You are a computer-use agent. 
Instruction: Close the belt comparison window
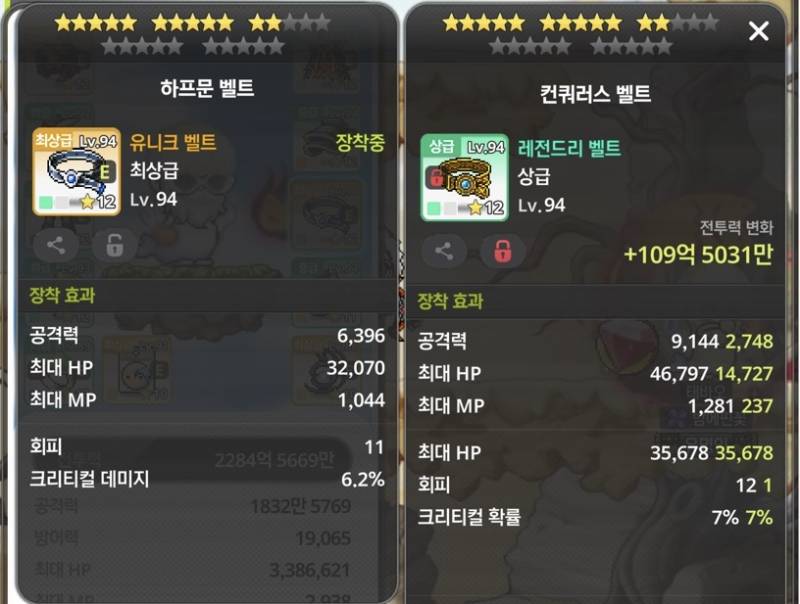[759, 32]
